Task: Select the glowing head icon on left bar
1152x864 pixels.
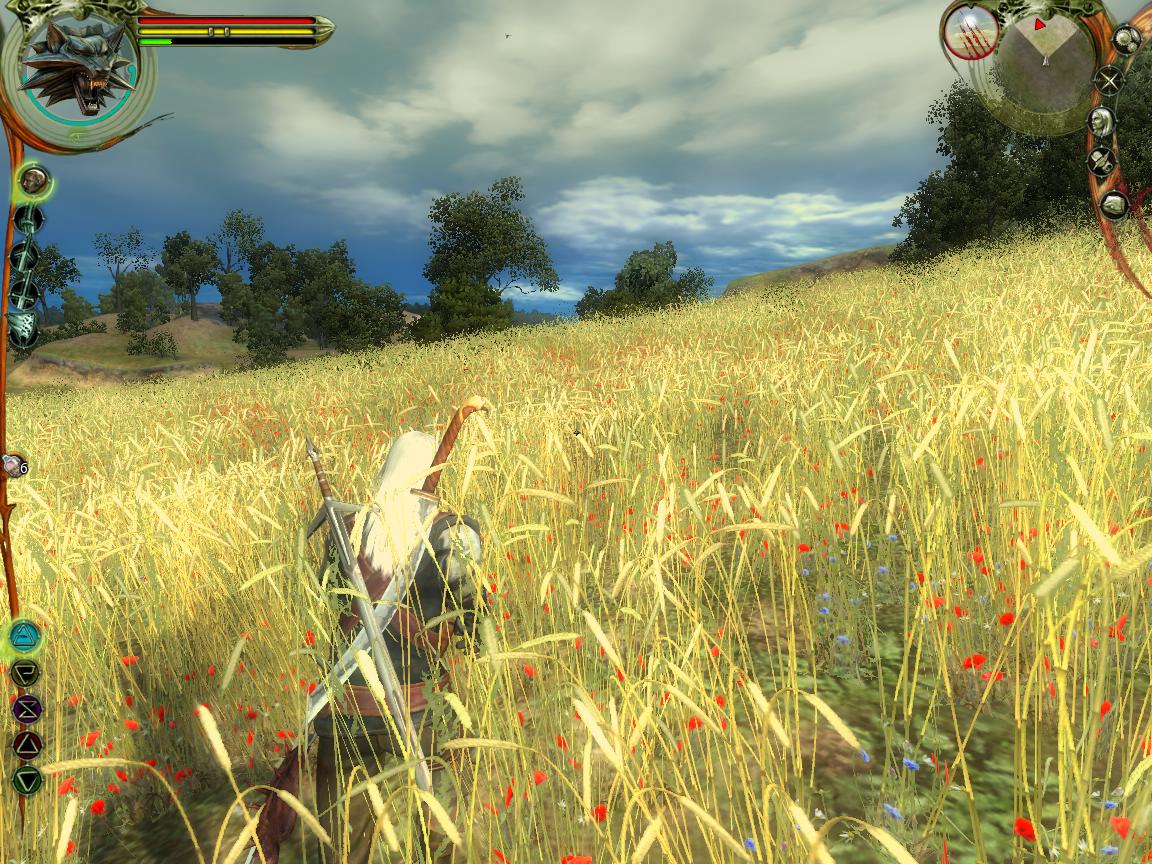Action: 34,181
